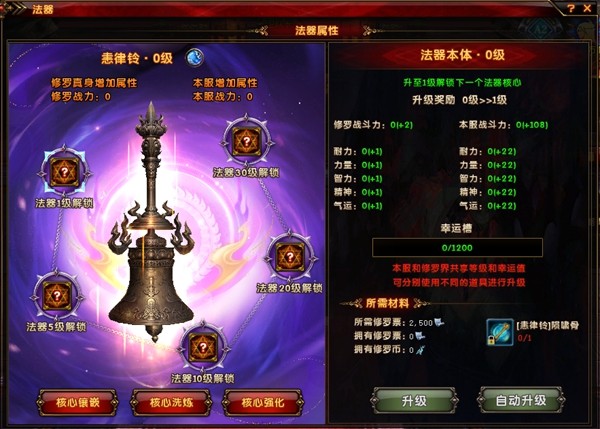Click the blue swirl icon beside 惠律铃·0级
Image resolution: width=600 pixels, height=429 pixels.
pos(197,57)
